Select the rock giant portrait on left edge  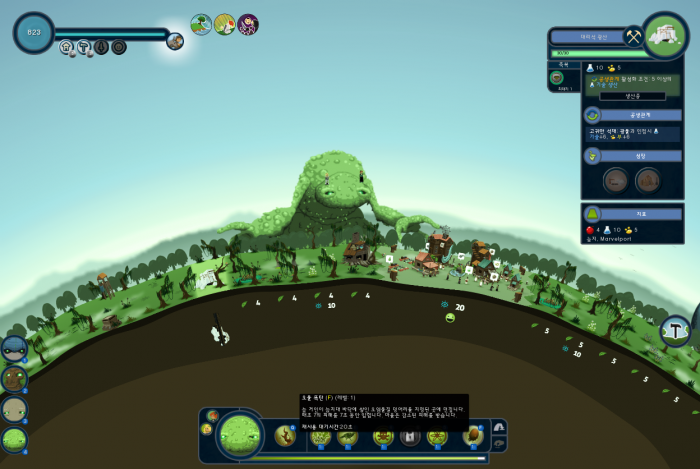14,409
